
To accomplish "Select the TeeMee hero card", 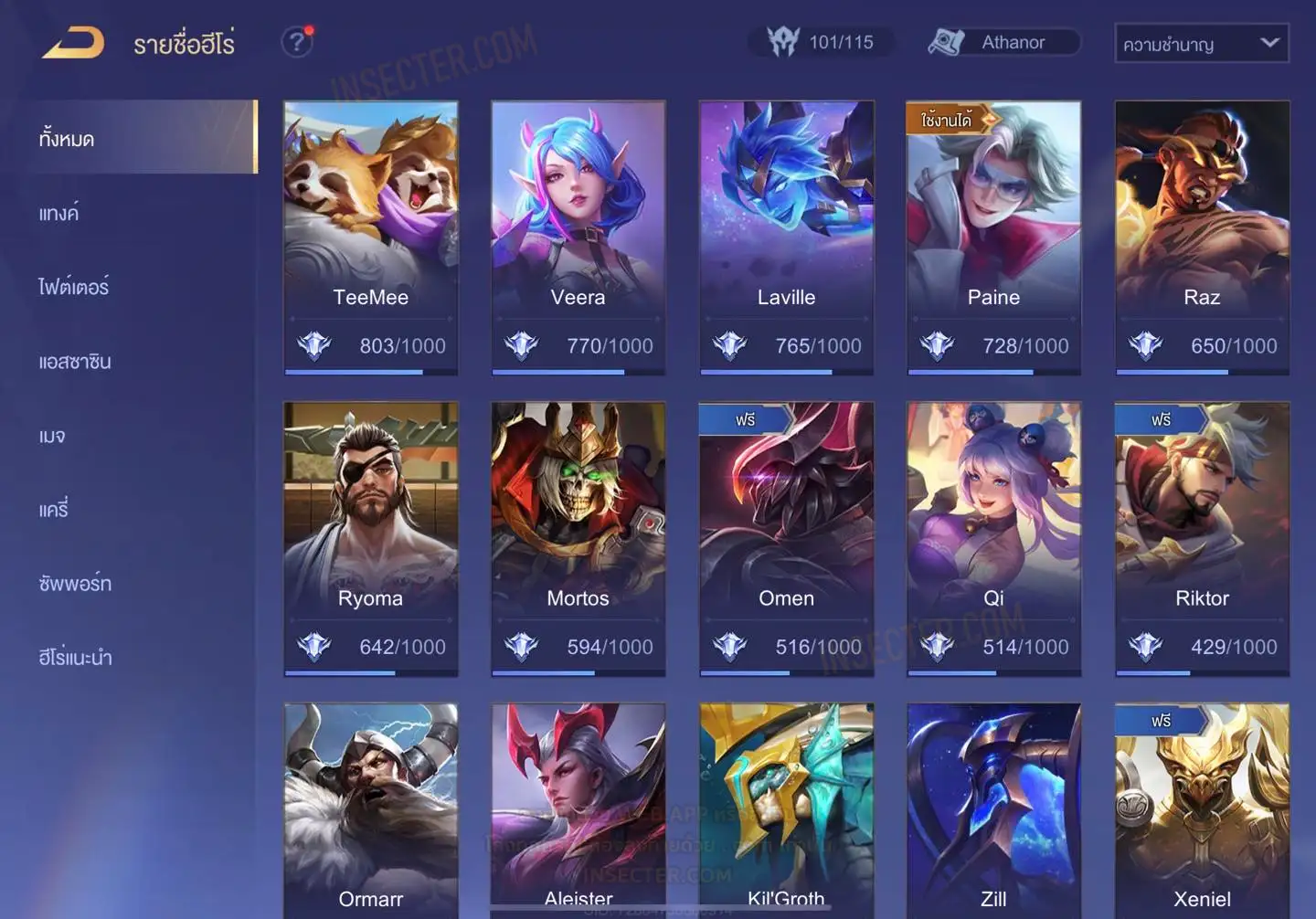I will pyautogui.click(x=370, y=238).
